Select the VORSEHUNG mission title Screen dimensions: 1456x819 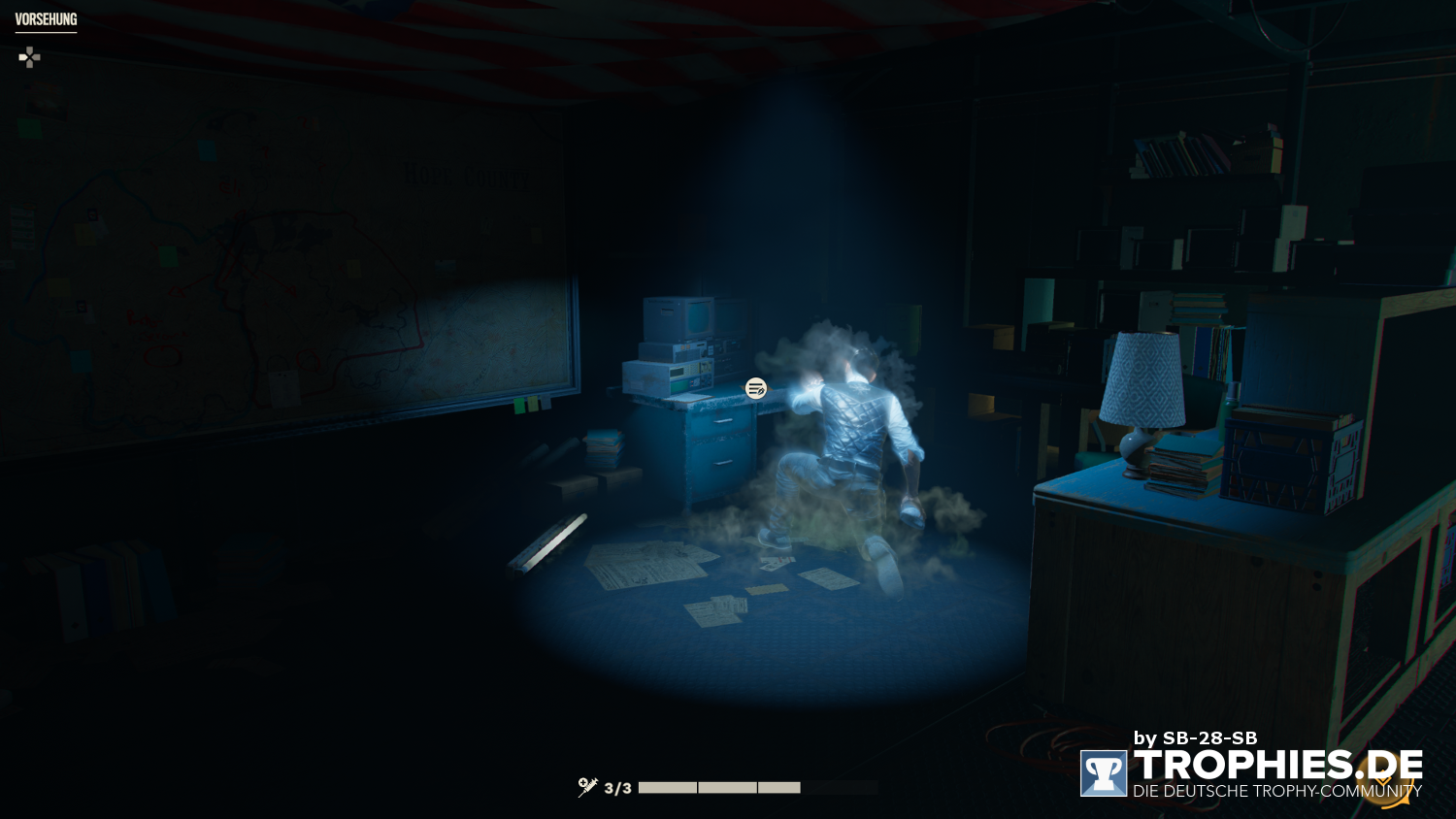(45, 16)
